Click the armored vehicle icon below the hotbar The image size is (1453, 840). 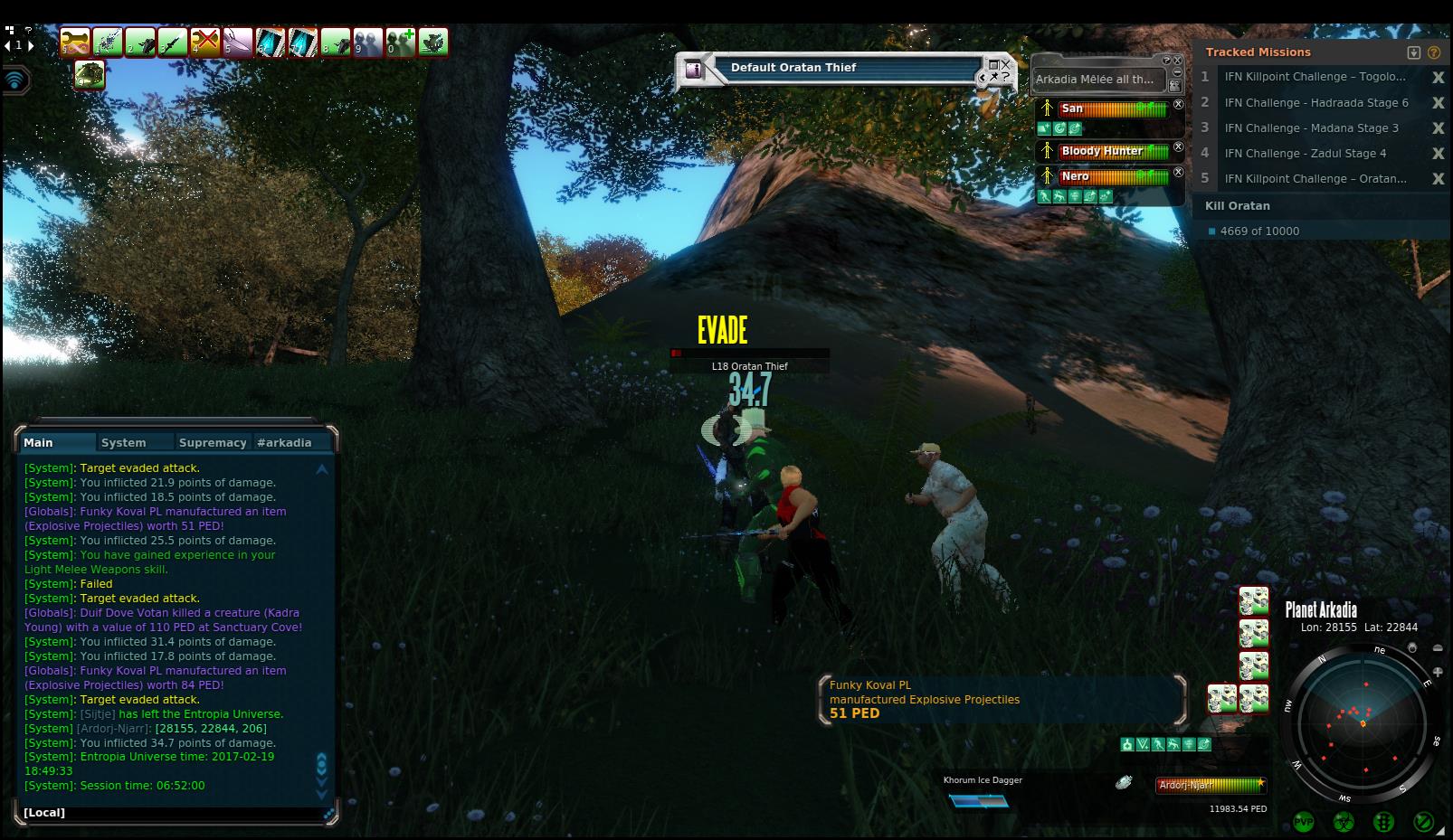pyautogui.click(x=90, y=74)
